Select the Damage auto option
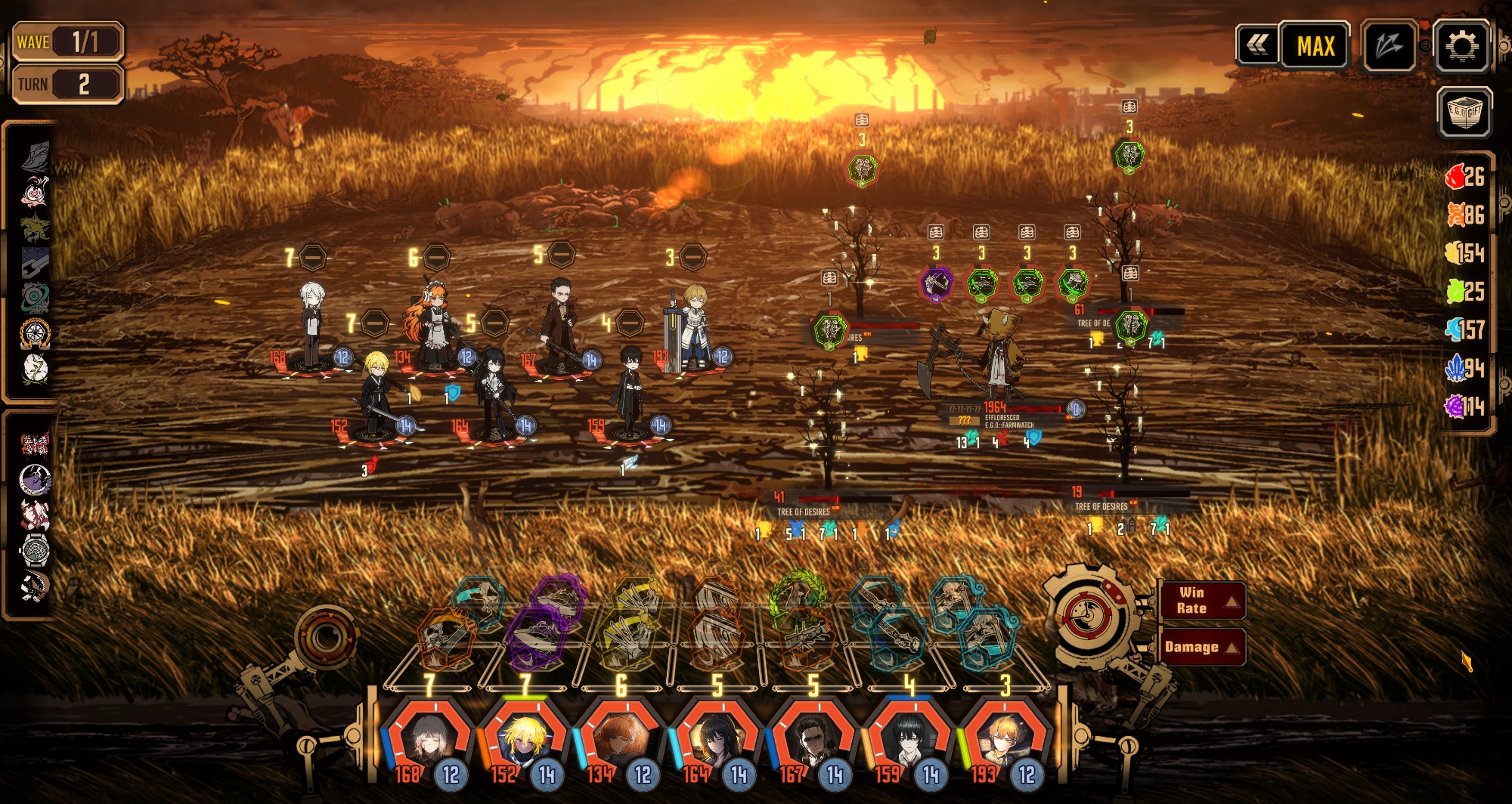The image size is (1512, 804). pos(1202,647)
